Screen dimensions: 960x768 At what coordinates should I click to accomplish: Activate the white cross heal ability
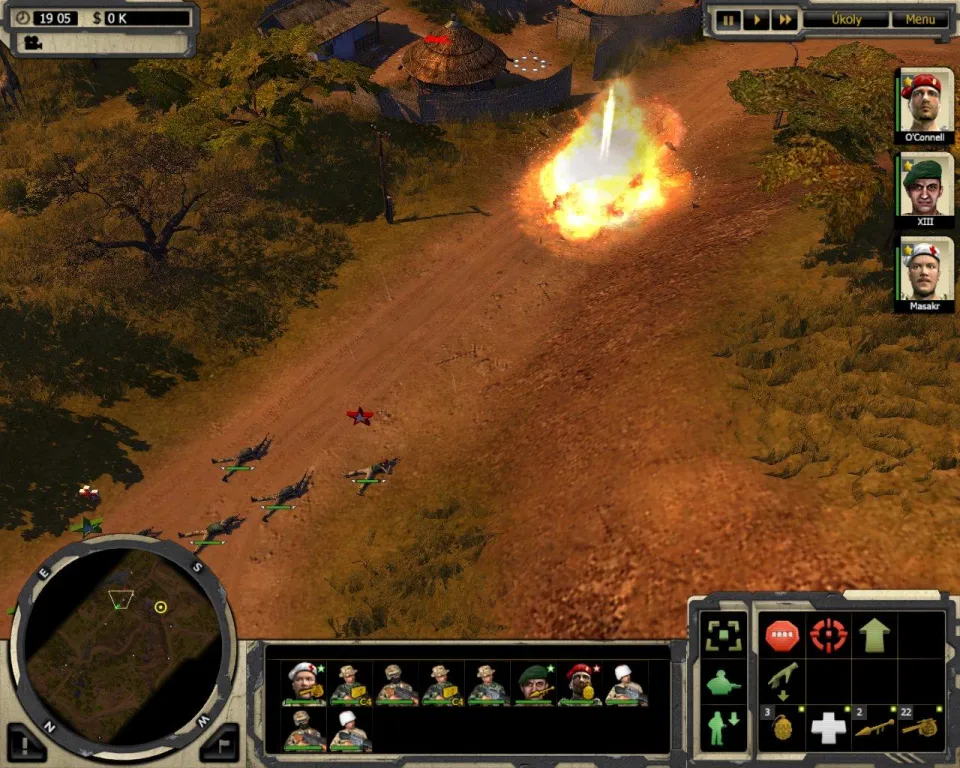pos(828,728)
